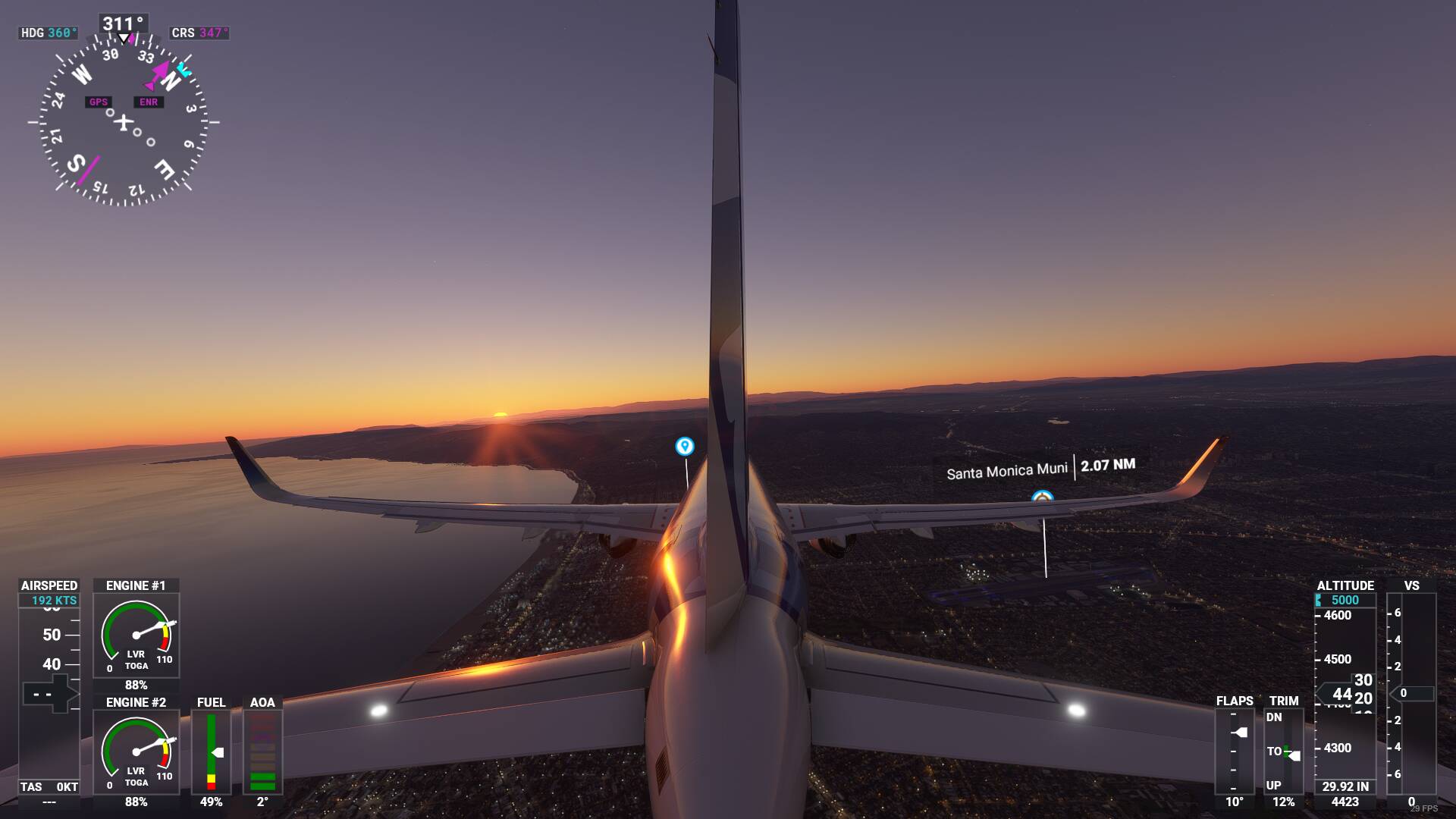The width and height of the screenshot is (1456, 819).
Task: Click the Santa Monica Muni airport marker icon
Action: pyautogui.click(x=1043, y=497)
